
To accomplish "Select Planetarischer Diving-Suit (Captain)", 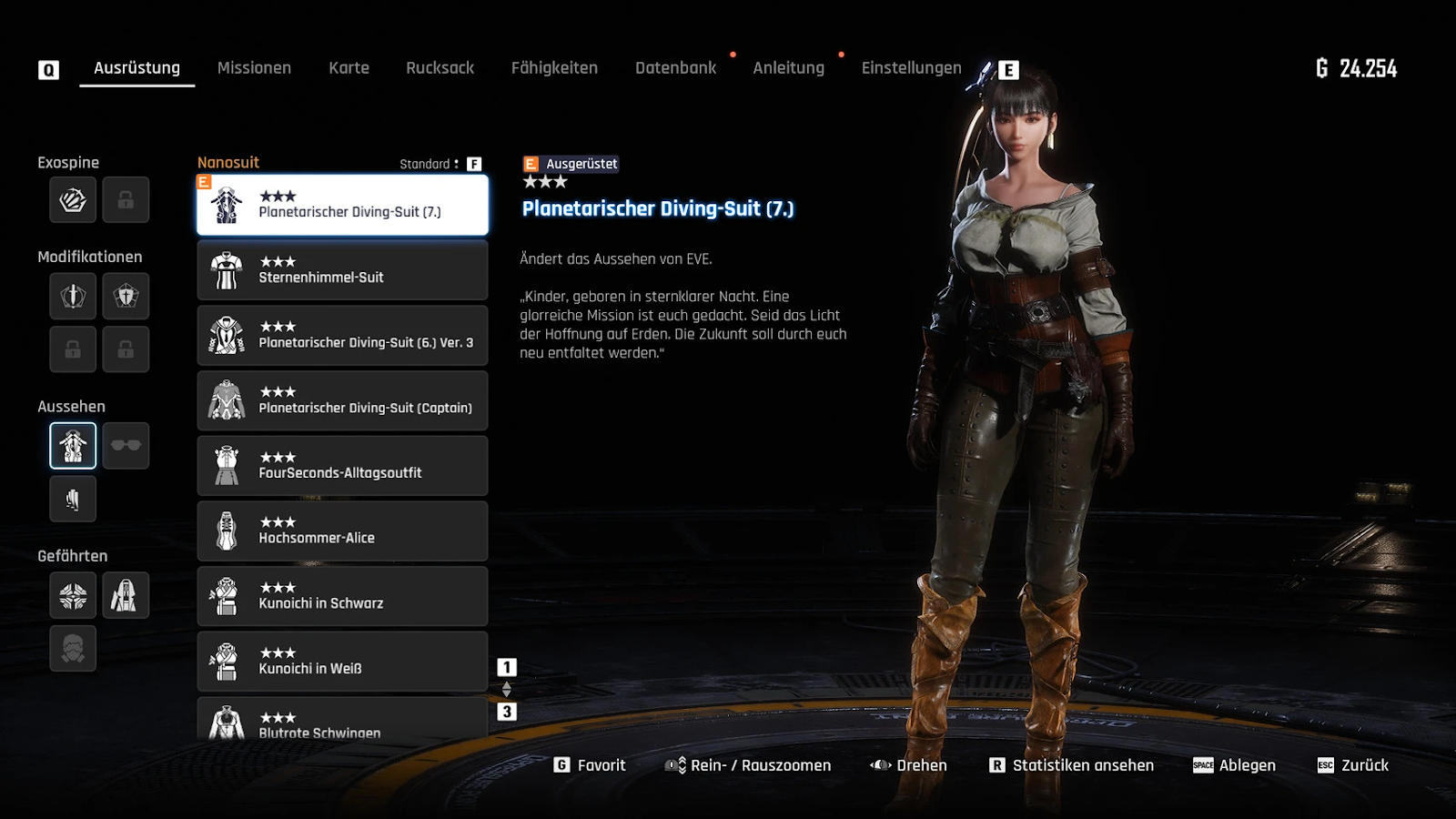I will 342,400.
